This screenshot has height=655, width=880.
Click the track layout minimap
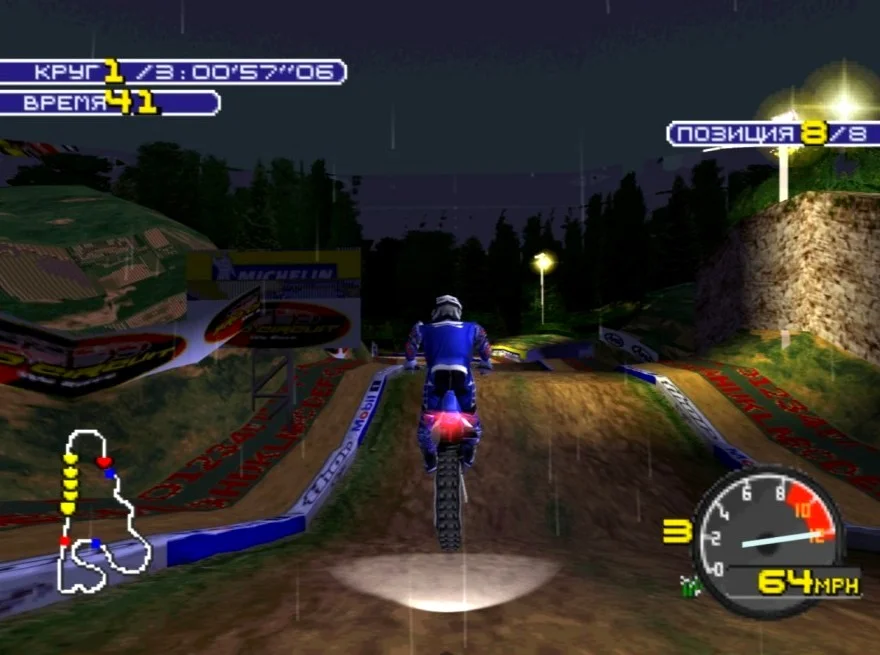(101, 512)
